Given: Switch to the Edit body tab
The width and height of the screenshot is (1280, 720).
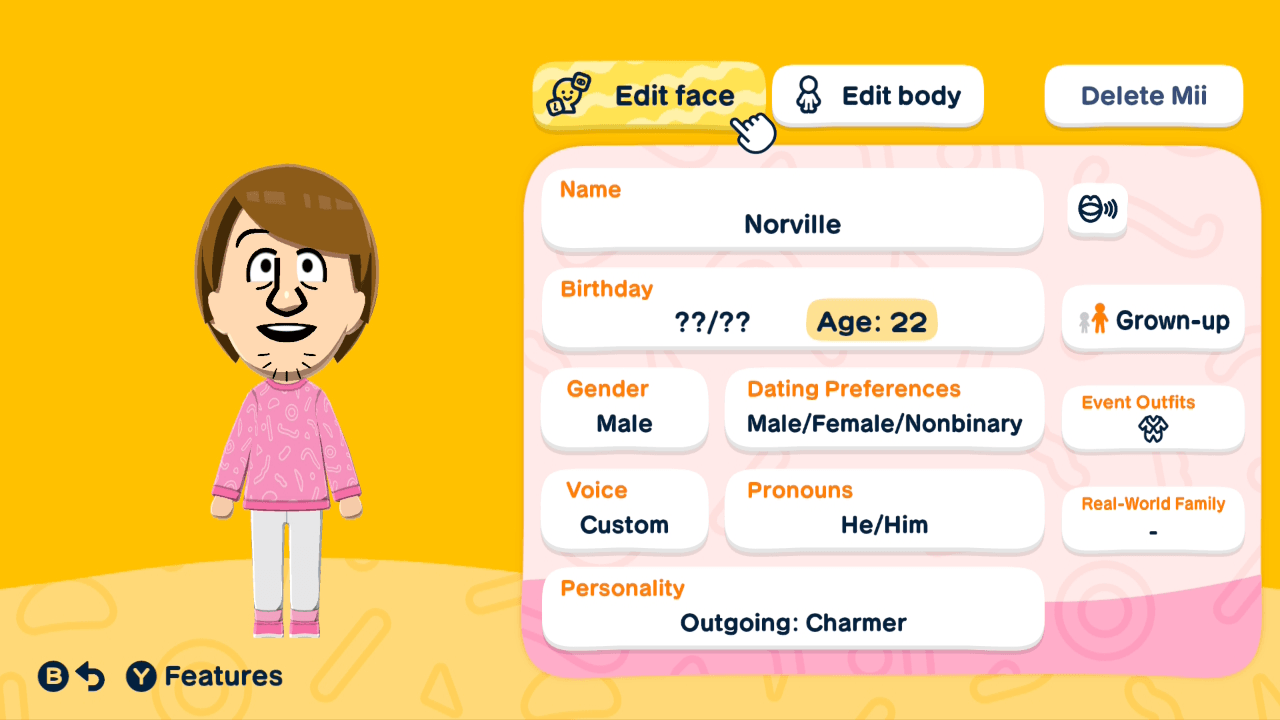Looking at the screenshot, I should coord(878,95).
